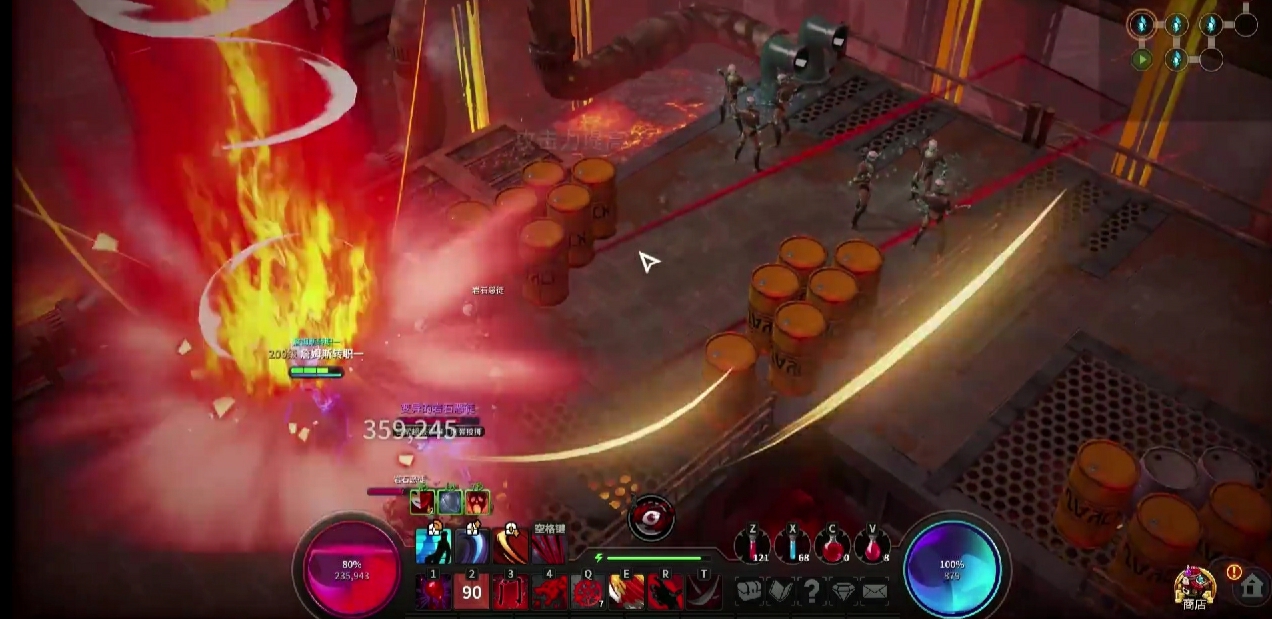Activate the E flaming claw skill

click(627, 592)
